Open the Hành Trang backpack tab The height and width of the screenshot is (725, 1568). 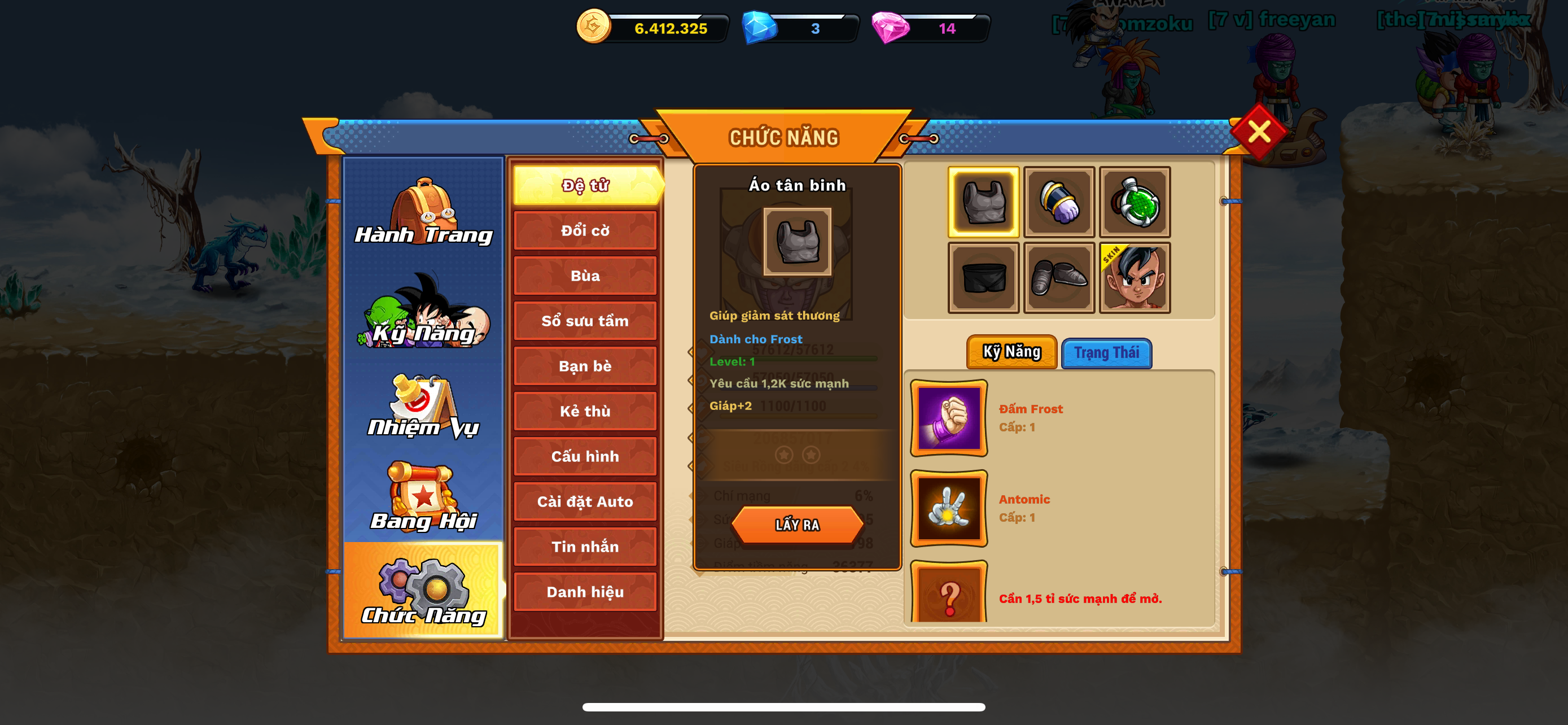(424, 212)
